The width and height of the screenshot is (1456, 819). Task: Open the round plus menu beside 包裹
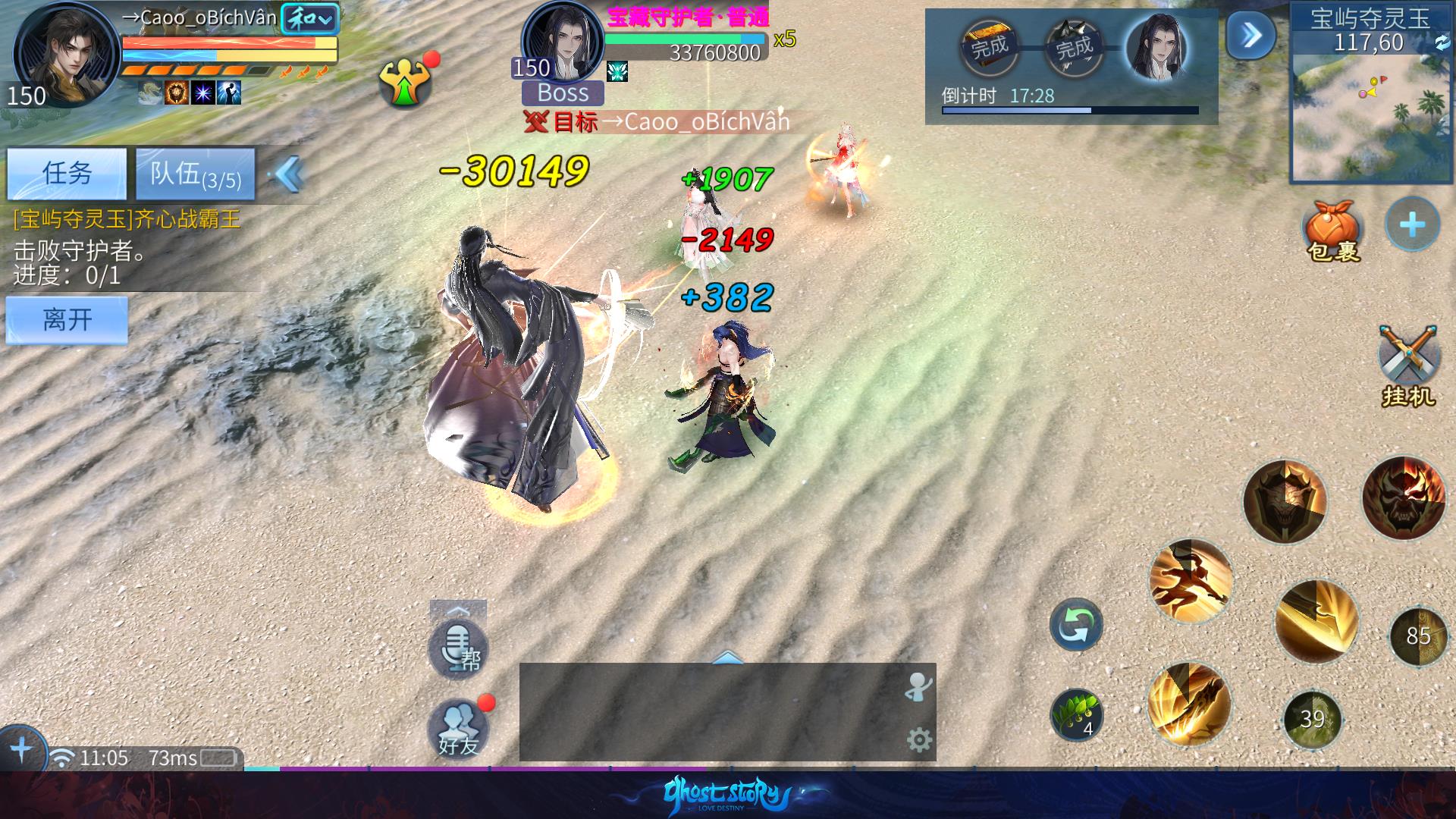coord(1411,224)
